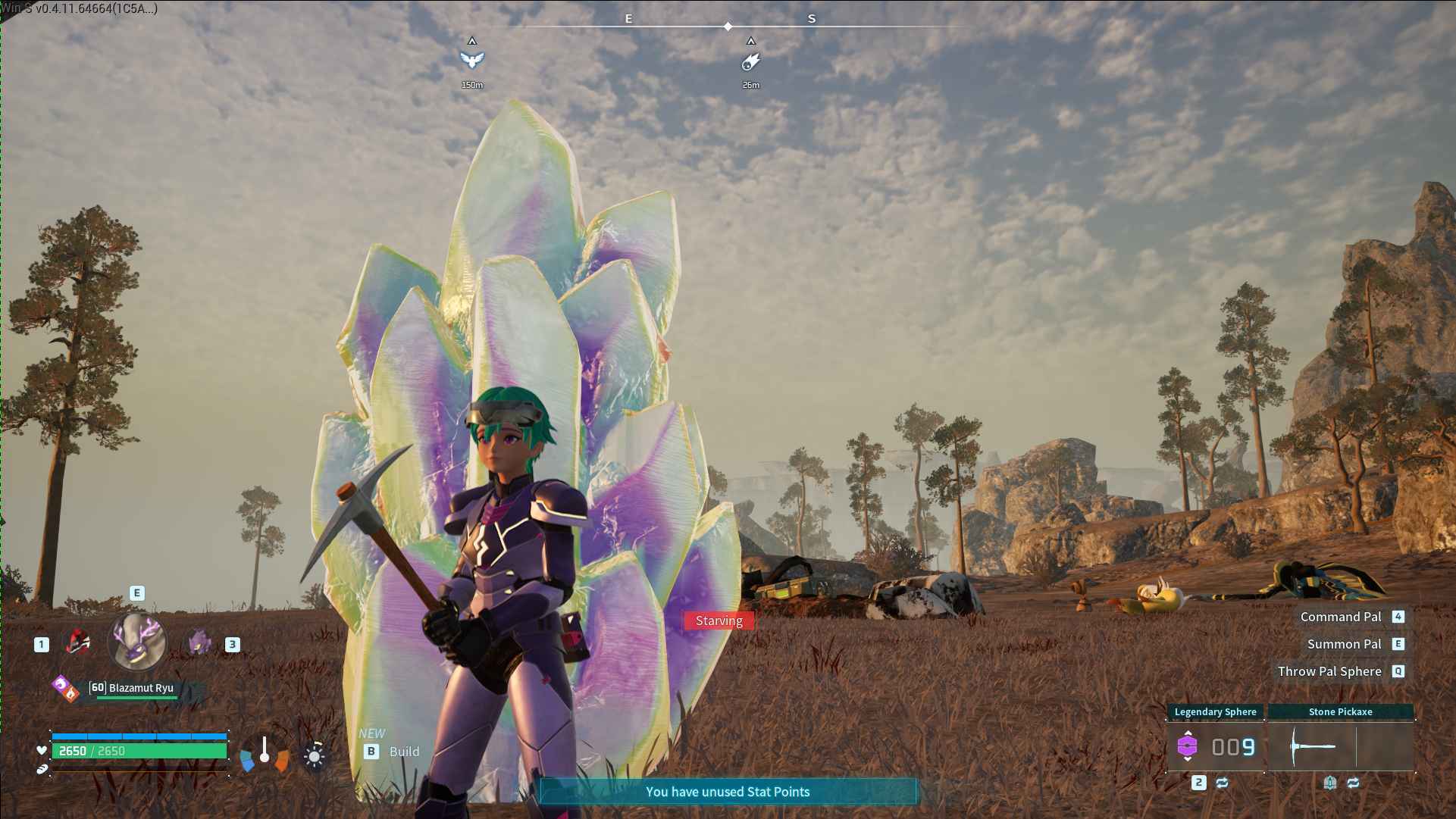Click the pal element badge beside Blazamut Ryu
This screenshot has width=1456, height=819.
click(65, 688)
